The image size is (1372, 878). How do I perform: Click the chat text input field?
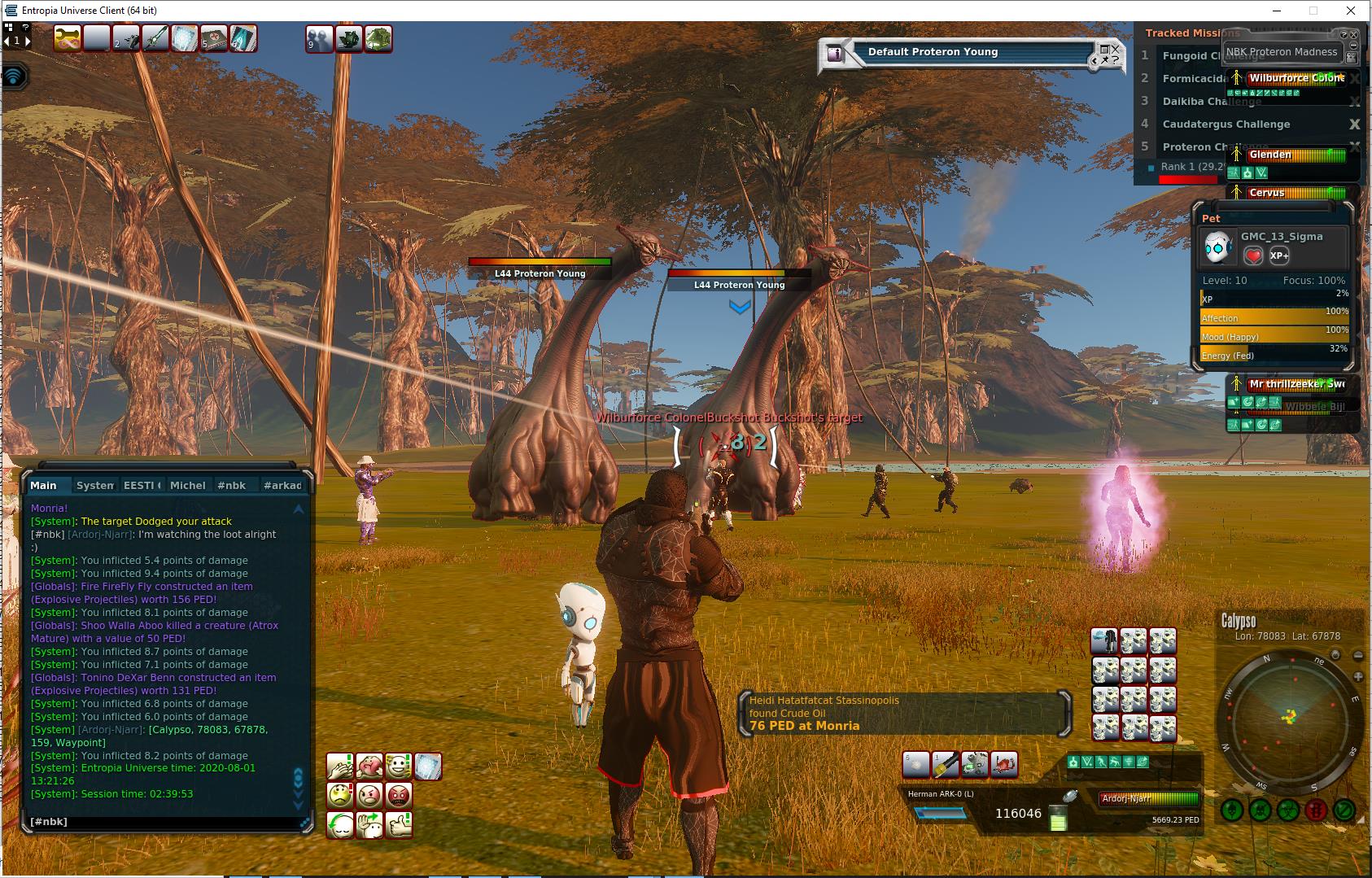163,822
